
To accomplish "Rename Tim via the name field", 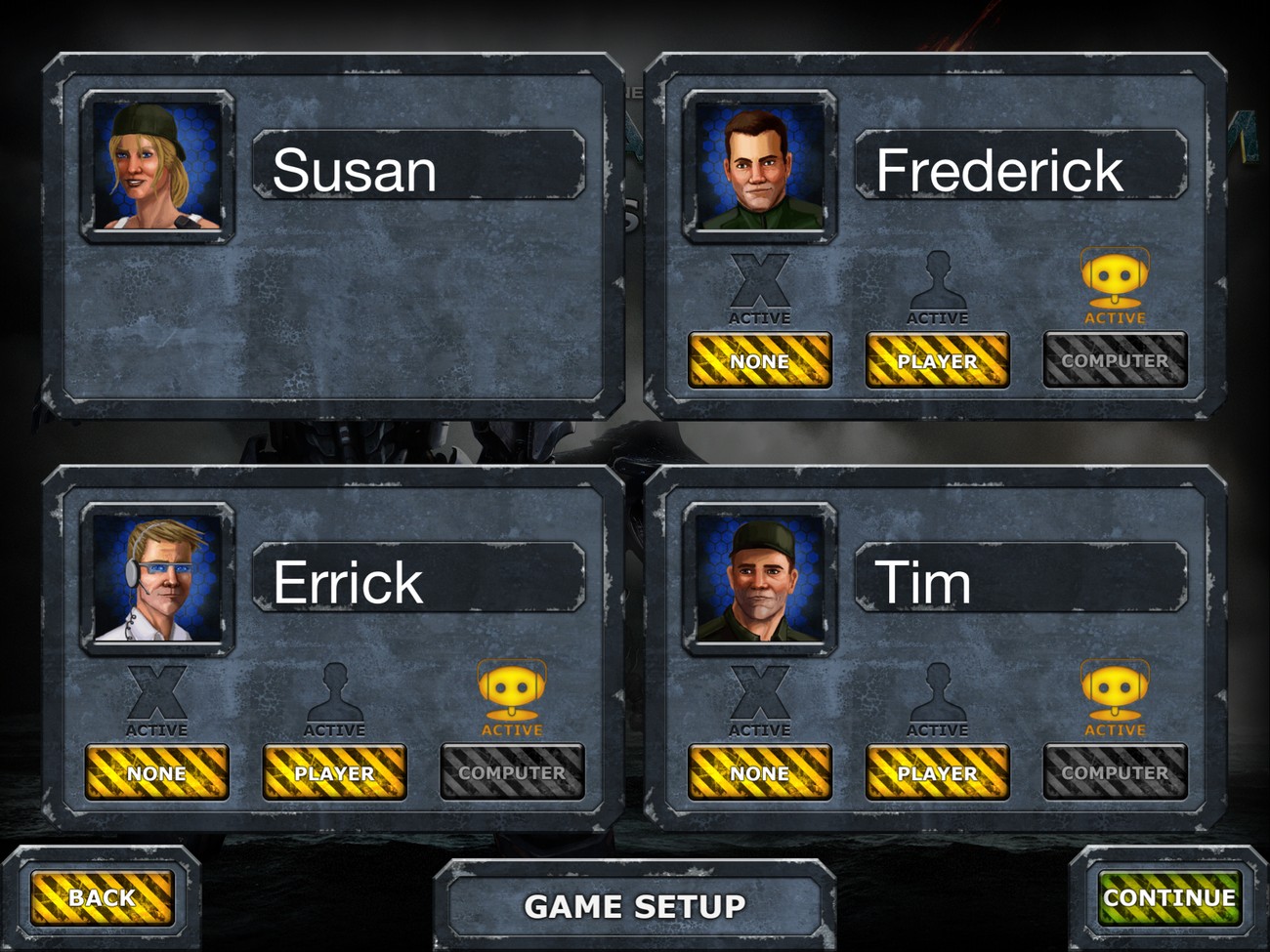I will click(1021, 581).
